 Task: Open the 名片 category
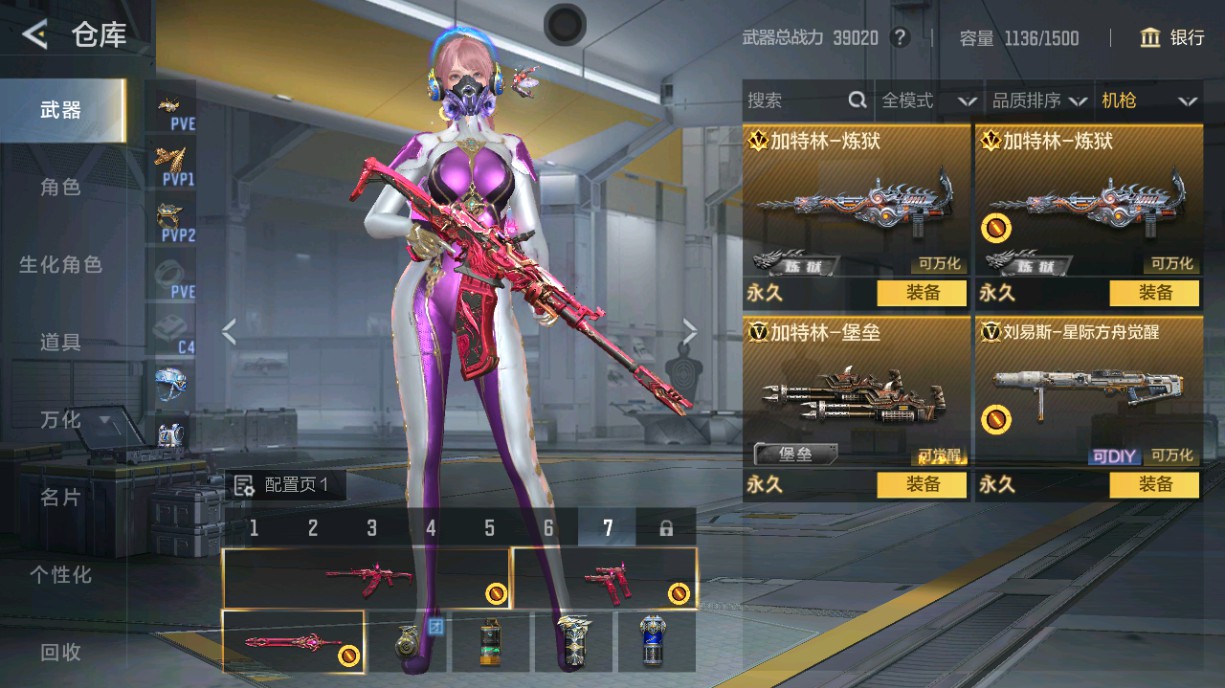tap(60, 497)
